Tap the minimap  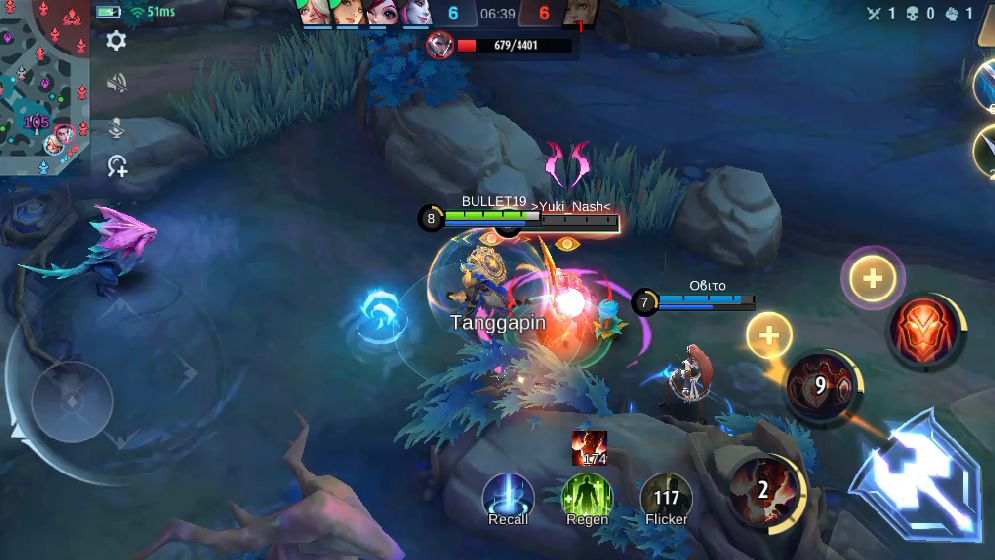(44, 88)
